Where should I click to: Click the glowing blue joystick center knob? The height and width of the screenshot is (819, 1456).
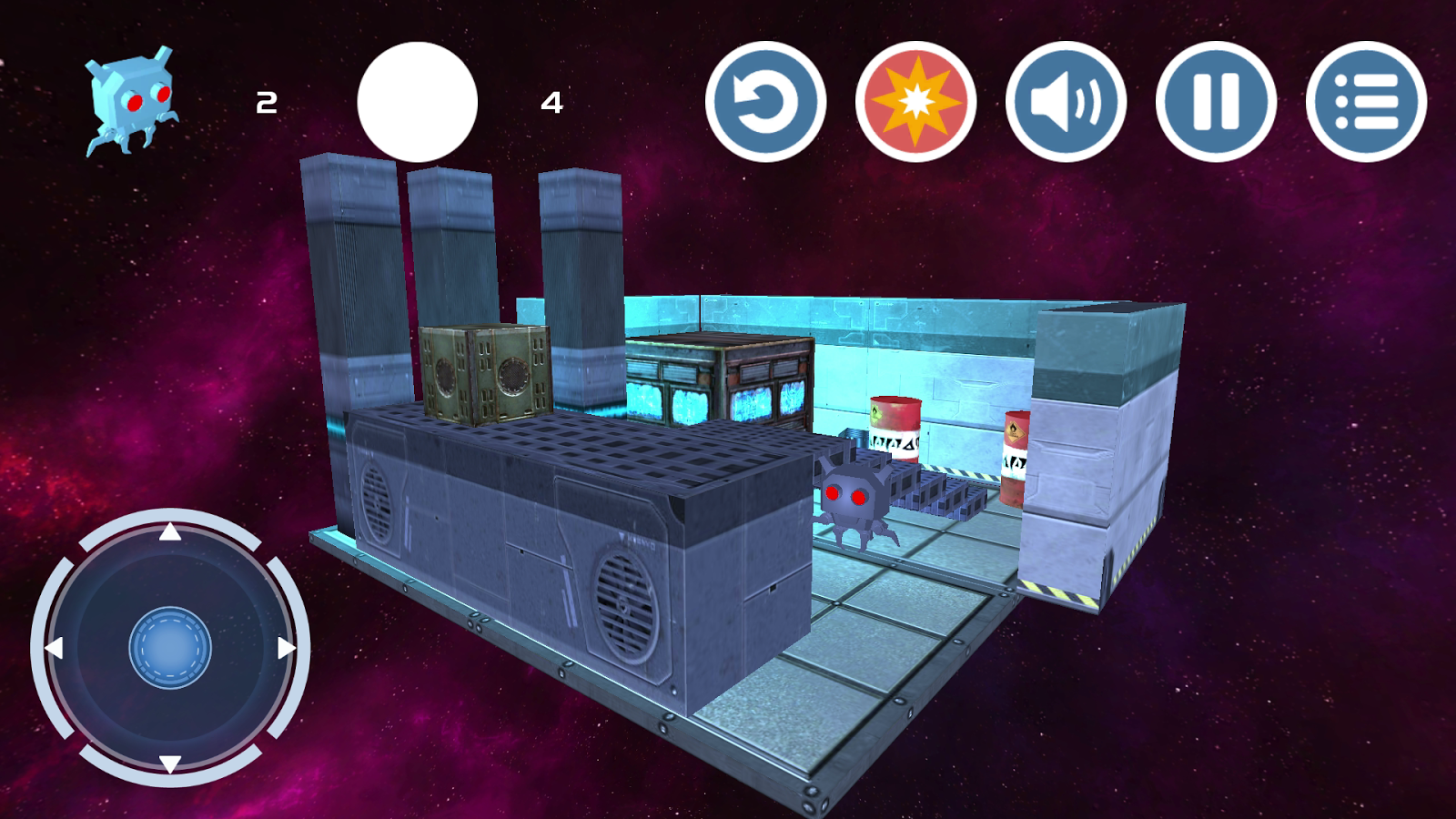tap(170, 648)
